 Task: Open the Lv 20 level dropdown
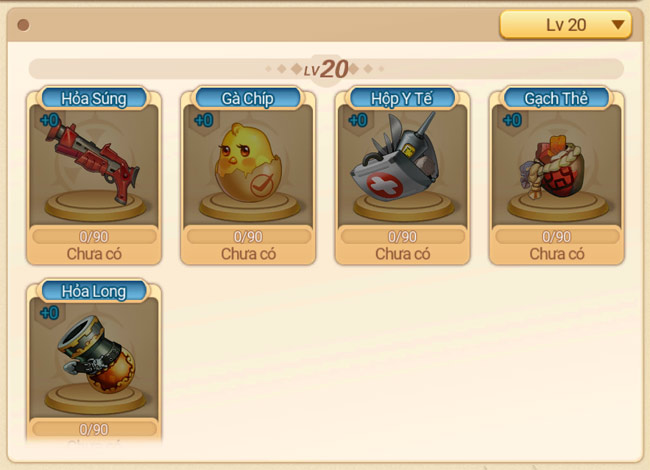click(565, 25)
